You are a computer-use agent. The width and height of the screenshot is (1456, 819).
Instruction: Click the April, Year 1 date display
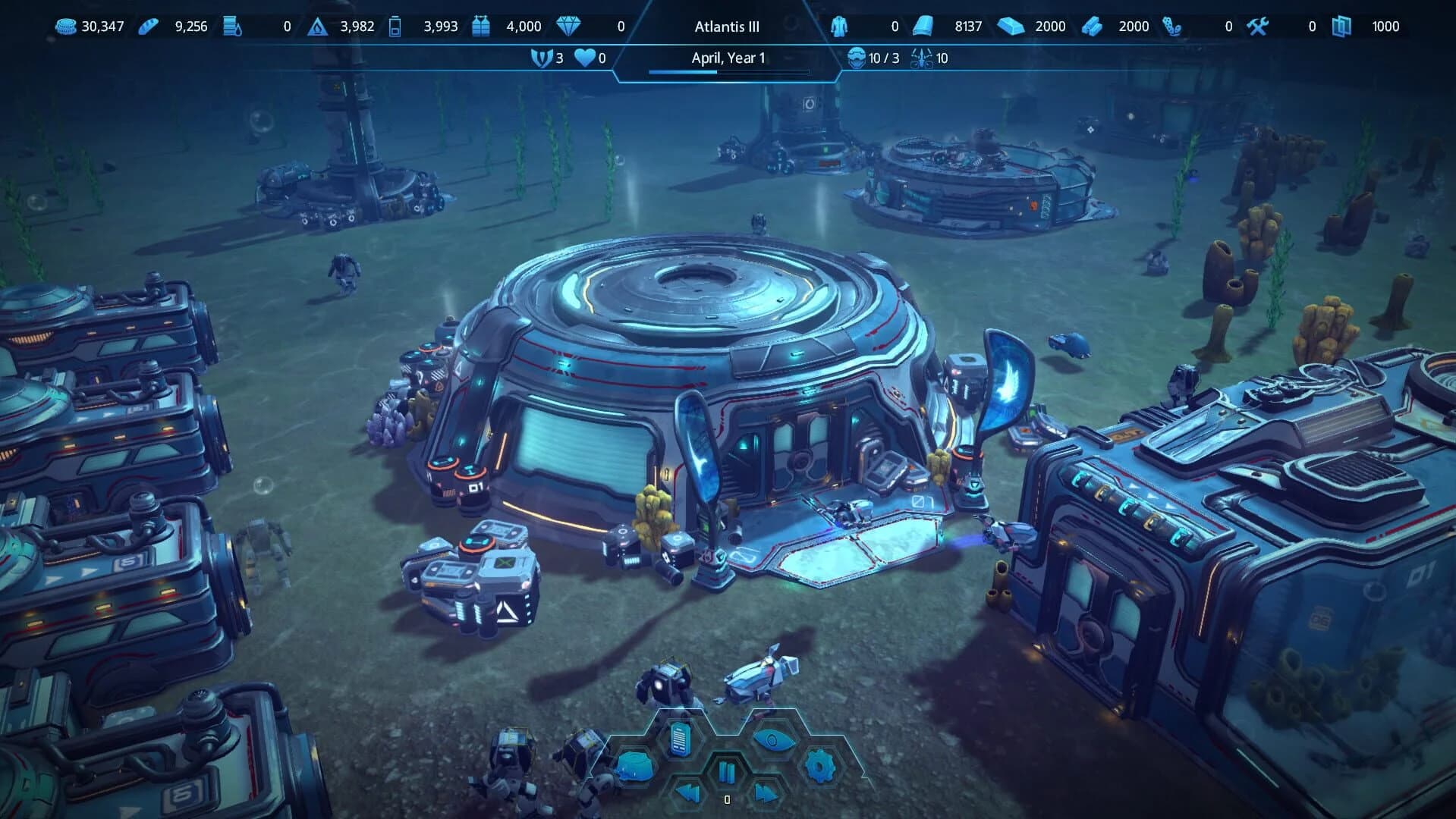pos(728,58)
